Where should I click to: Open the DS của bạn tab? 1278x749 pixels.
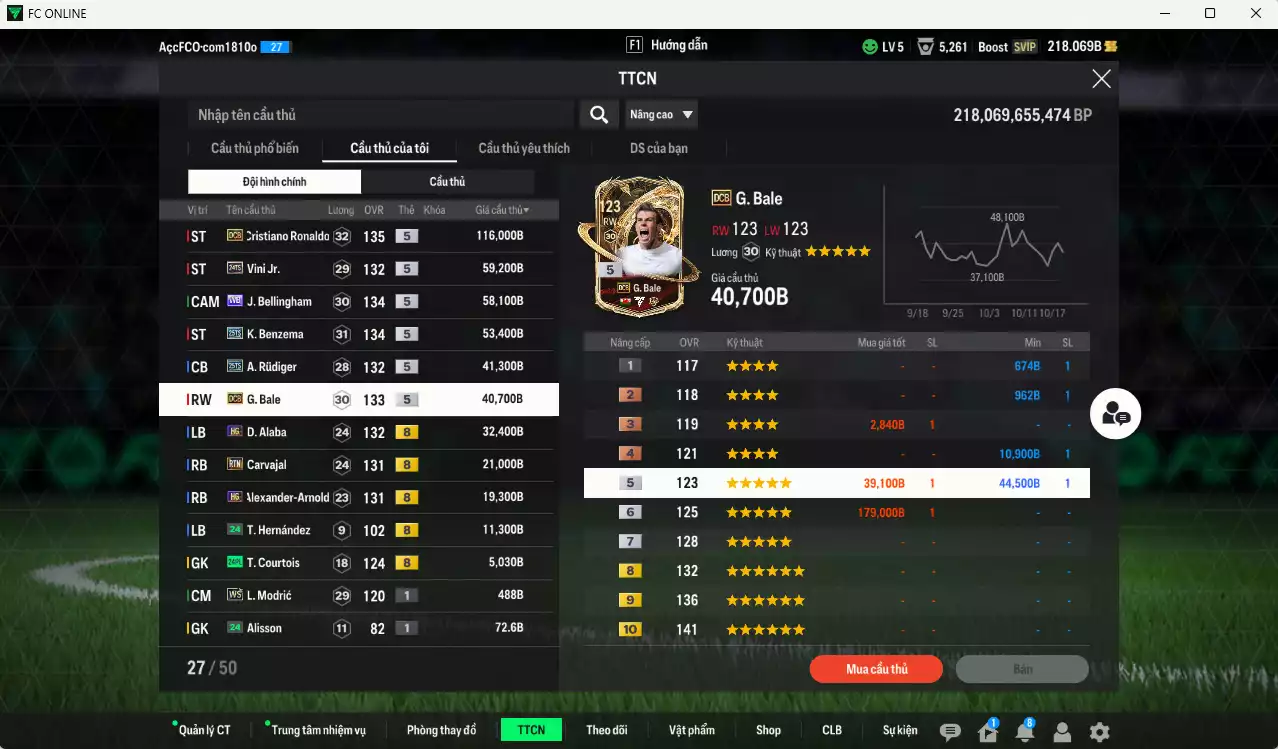pos(658,149)
